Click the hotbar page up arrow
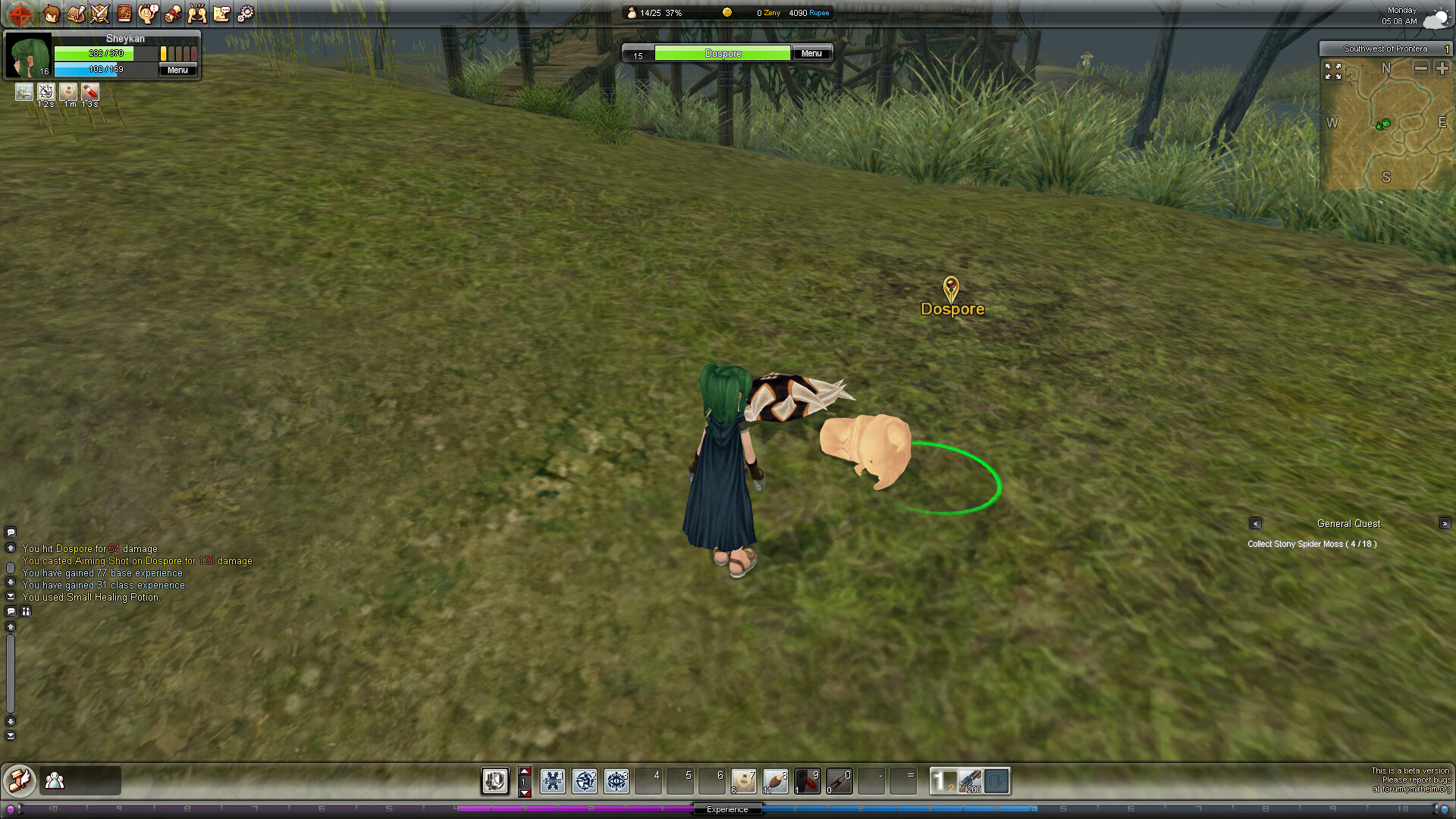Viewport: 1456px width, 819px height. (525, 770)
